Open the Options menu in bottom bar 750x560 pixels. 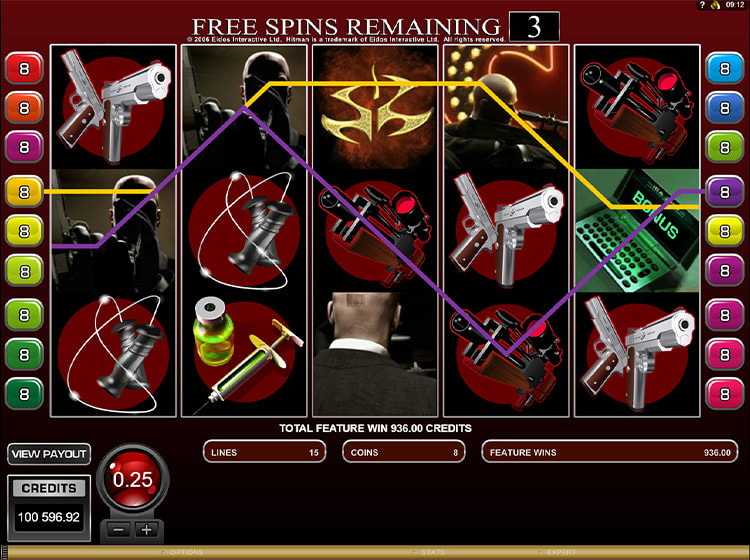pyautogui.click(x=187, y=552)
